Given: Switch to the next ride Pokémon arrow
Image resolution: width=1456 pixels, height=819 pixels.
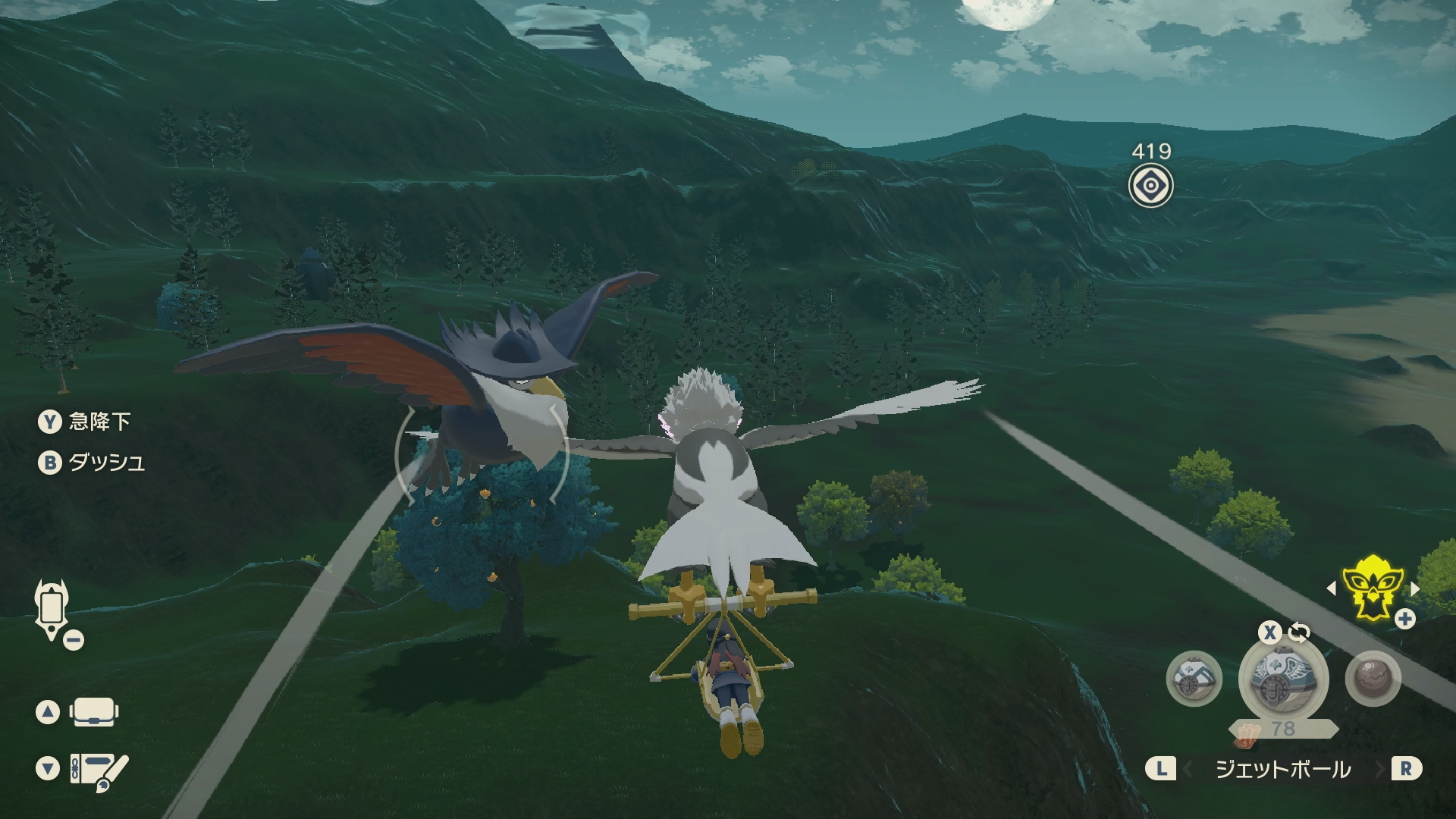Looking at the screenshot, I should pyautogui.click(x=1415, y=588).
